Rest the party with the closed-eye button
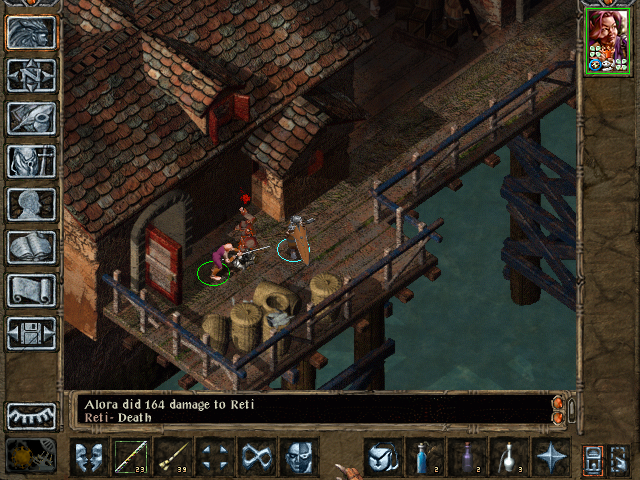Image resolution: width=640 pixels, height=480 pixels. (x=30, y=414)
